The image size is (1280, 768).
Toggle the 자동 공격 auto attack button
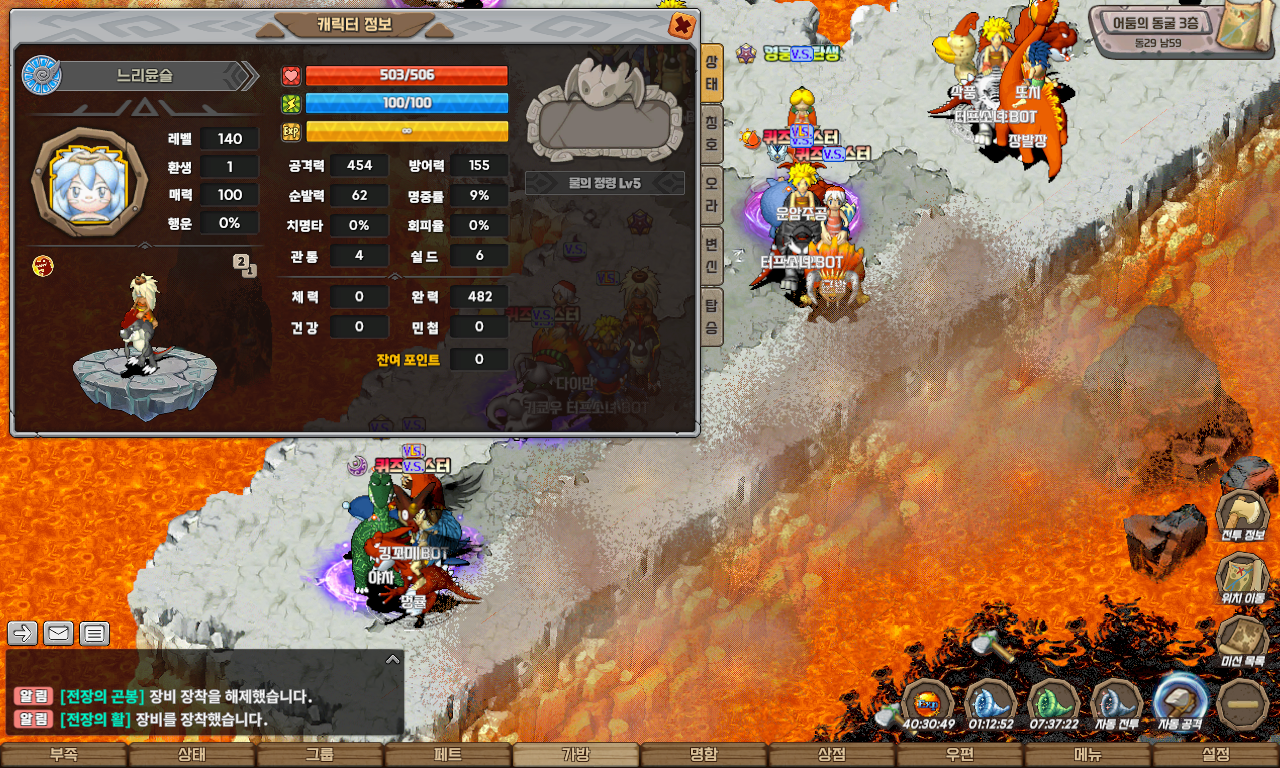[1180, 703]
